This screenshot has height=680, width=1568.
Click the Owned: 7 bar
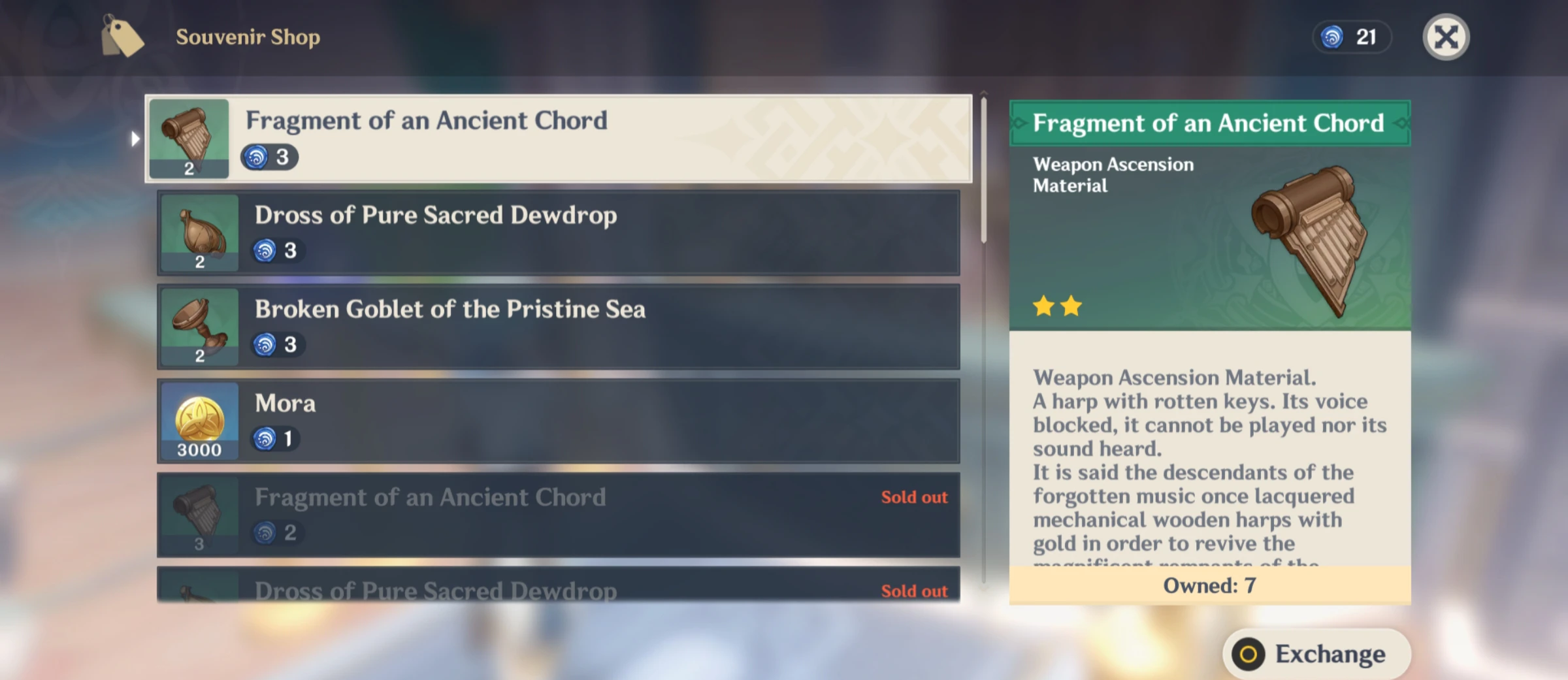click(x=1209, y=586)
